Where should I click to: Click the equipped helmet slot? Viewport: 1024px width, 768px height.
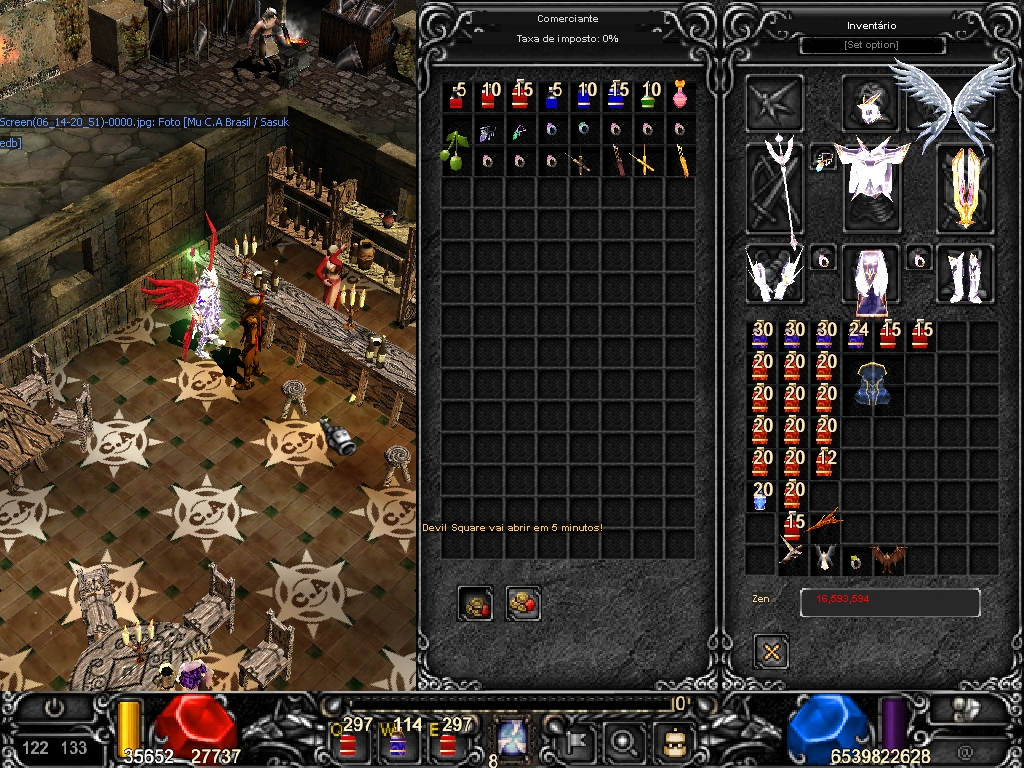tap(870, 102)
